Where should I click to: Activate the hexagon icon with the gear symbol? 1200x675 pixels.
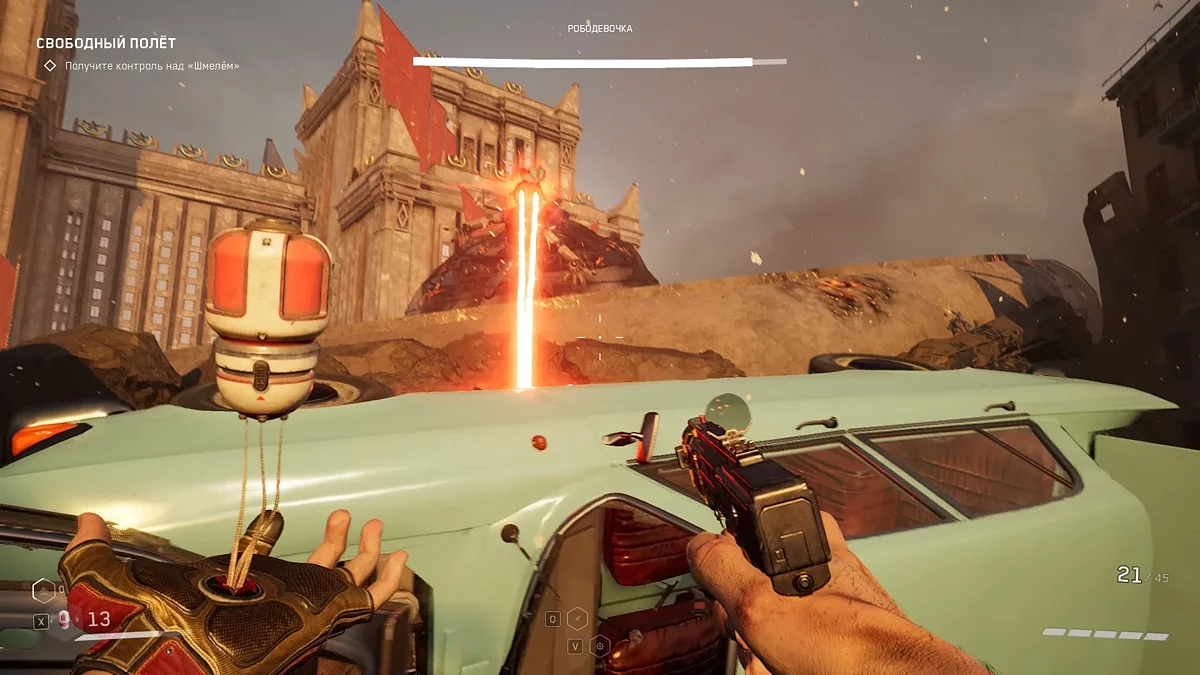coord(600,645)
